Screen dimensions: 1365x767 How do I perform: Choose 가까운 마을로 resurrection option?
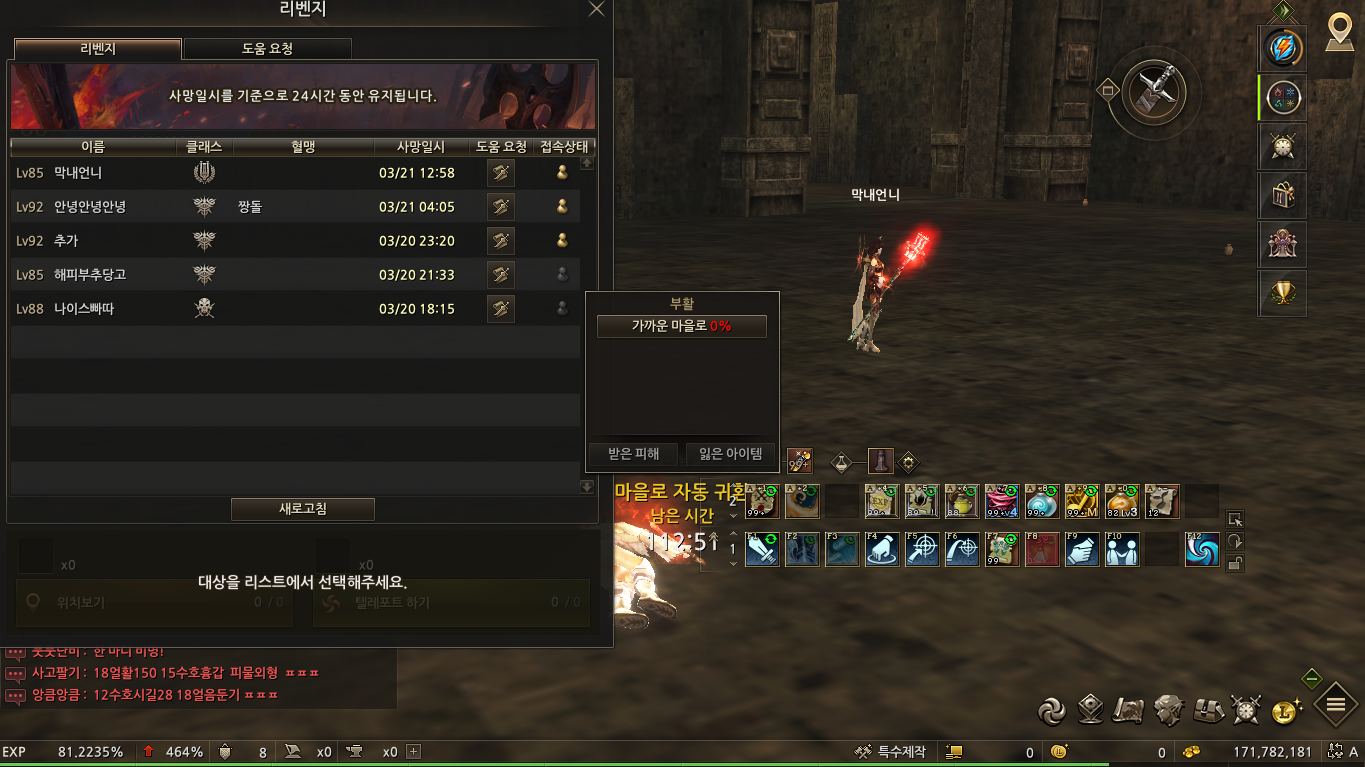point(681,326)
